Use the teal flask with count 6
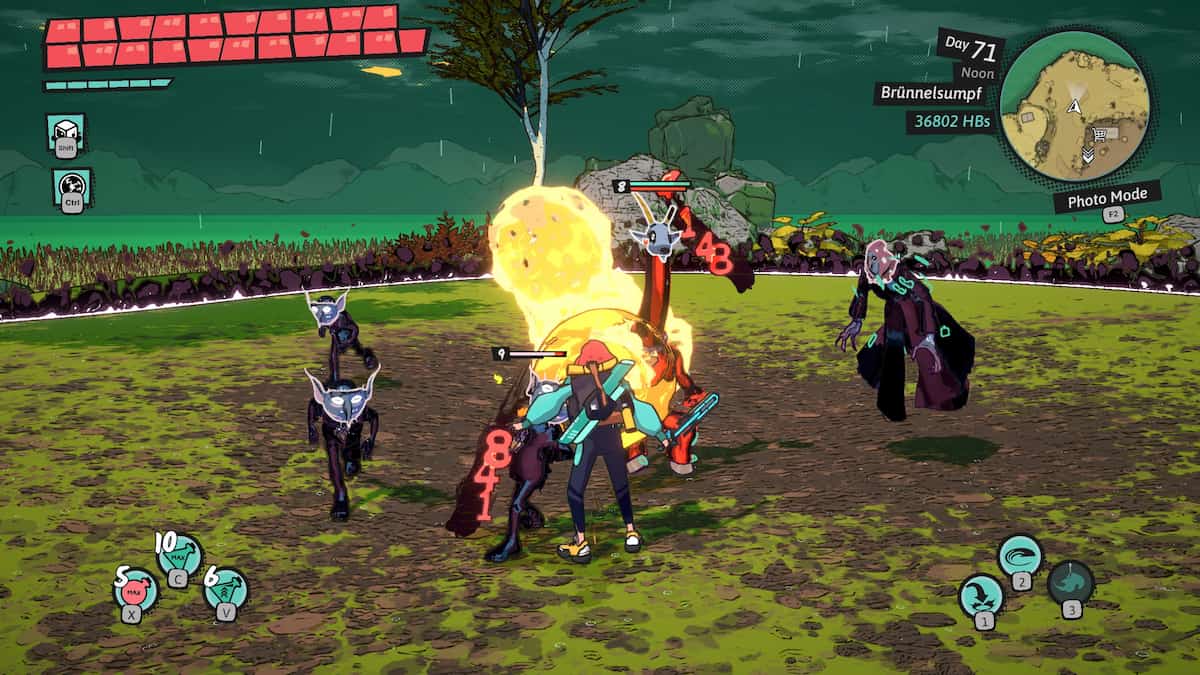This screenshot has width=1200, height=675. [x=227, y=587]
